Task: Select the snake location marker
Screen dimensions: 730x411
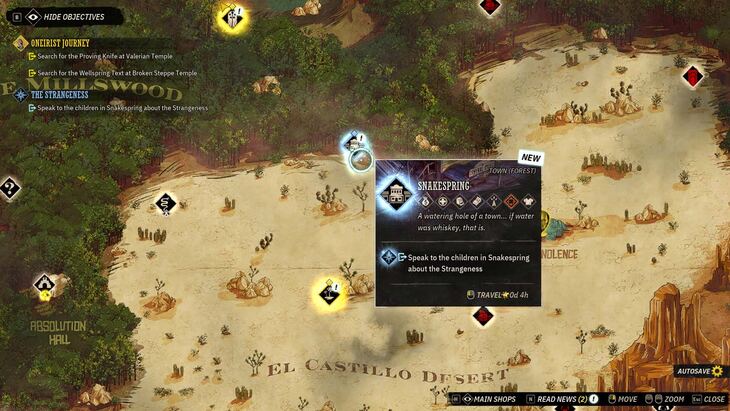Action: pos(165,204)
